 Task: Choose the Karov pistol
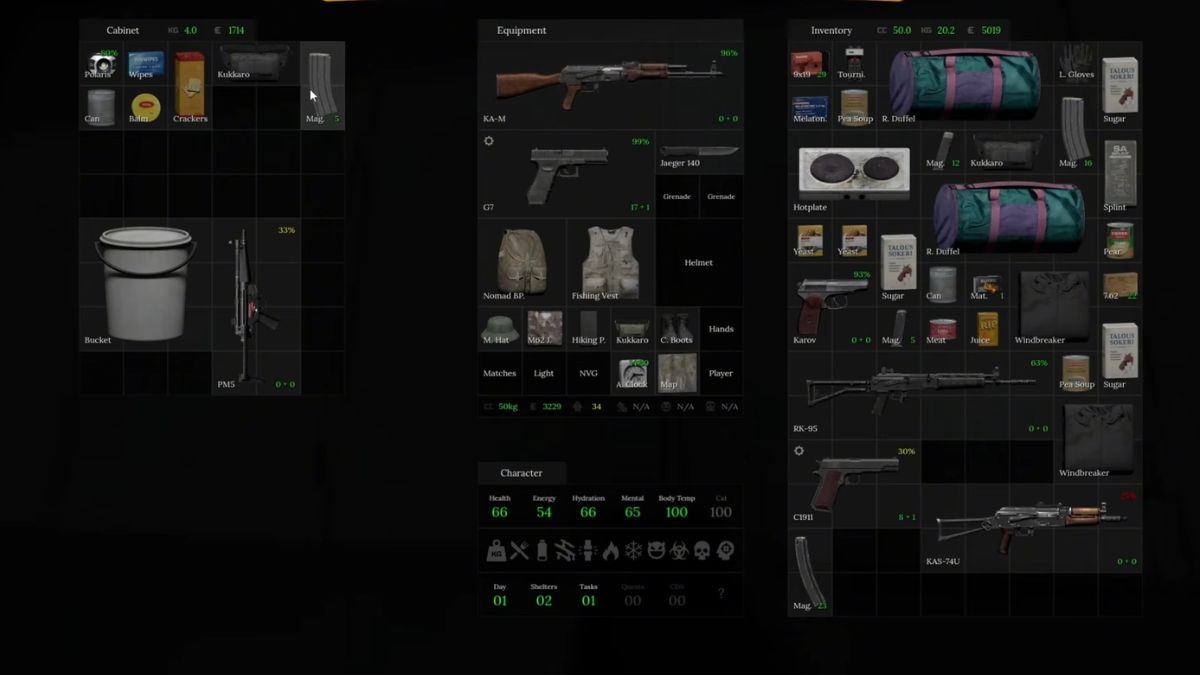point(832,305)
